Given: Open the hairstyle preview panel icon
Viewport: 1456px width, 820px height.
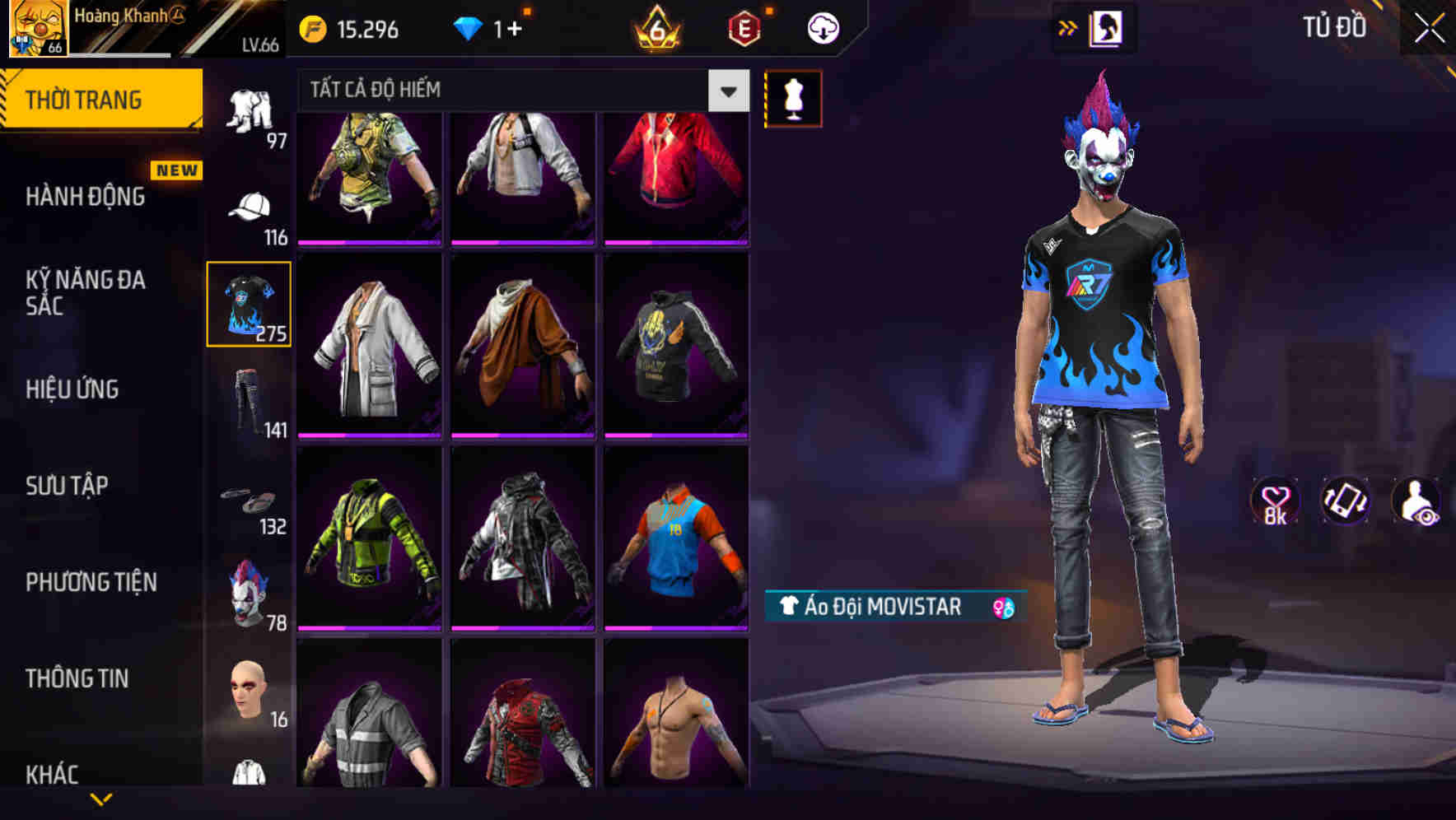Looking at the screenshot, I should coord(1108,27).
